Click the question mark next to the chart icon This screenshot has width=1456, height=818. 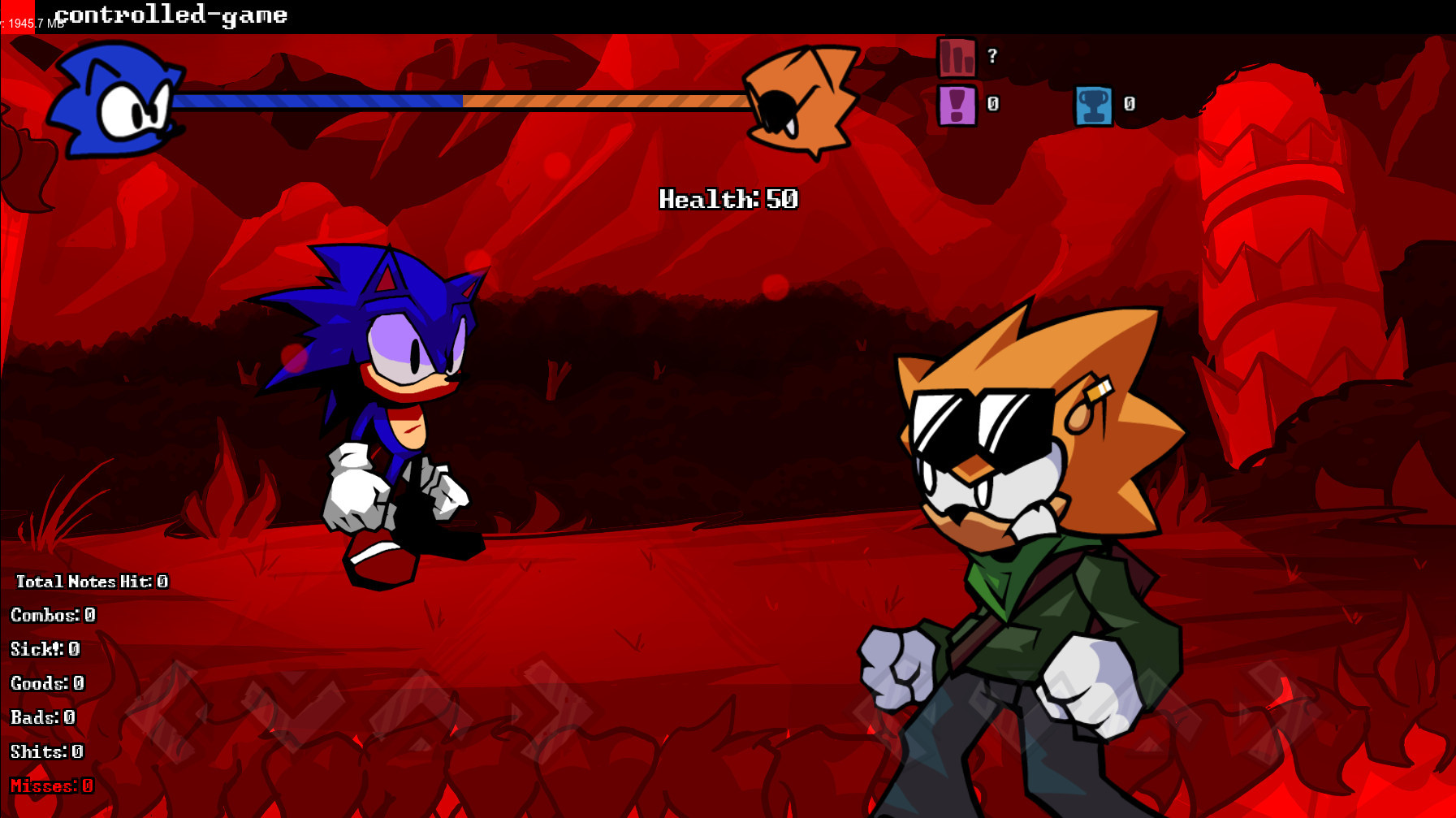click(x=990, y=58)
